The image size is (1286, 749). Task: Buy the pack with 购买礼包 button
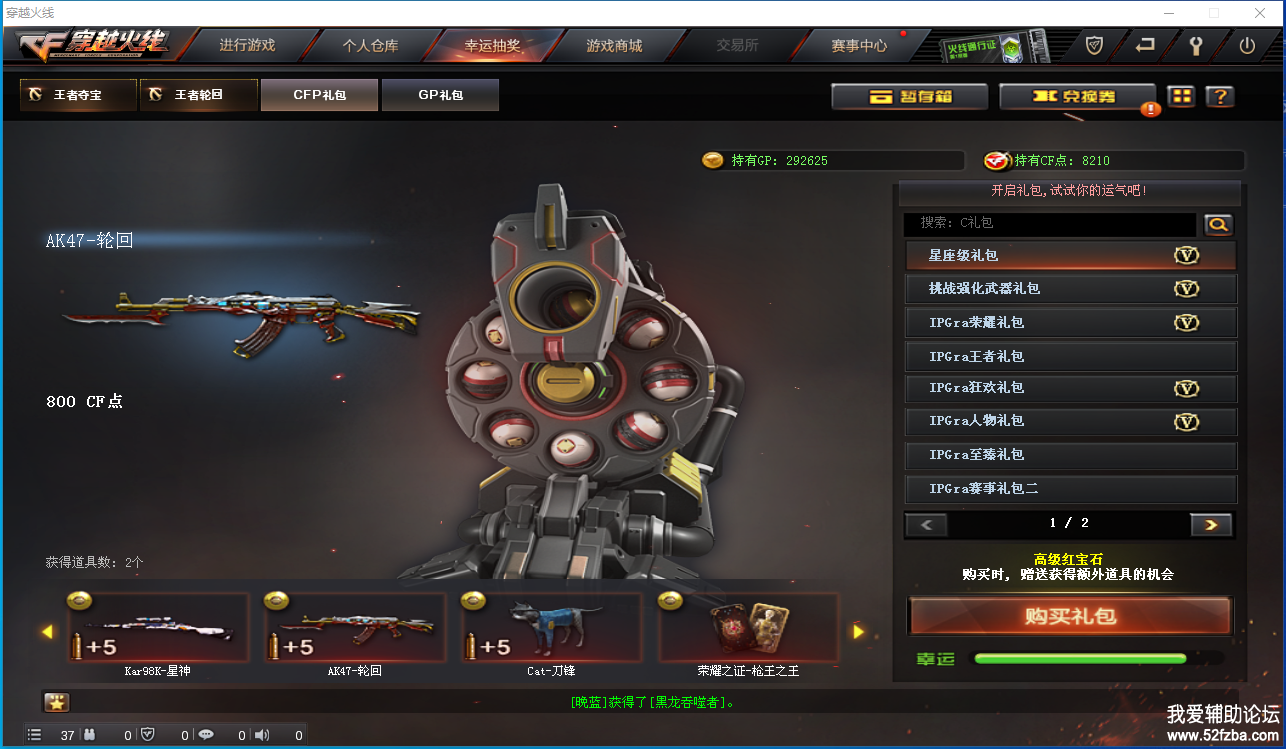1070,616
